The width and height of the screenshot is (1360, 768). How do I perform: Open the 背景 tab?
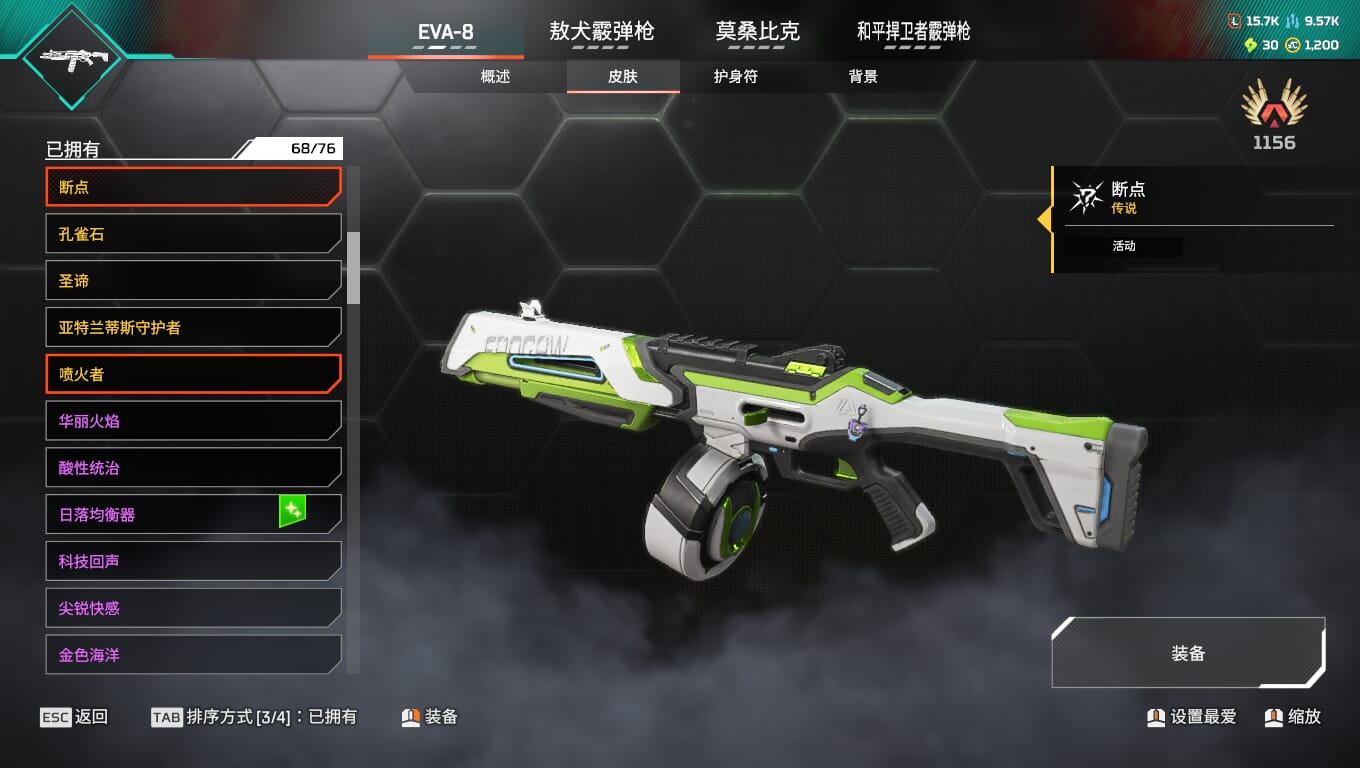(863, 77)
